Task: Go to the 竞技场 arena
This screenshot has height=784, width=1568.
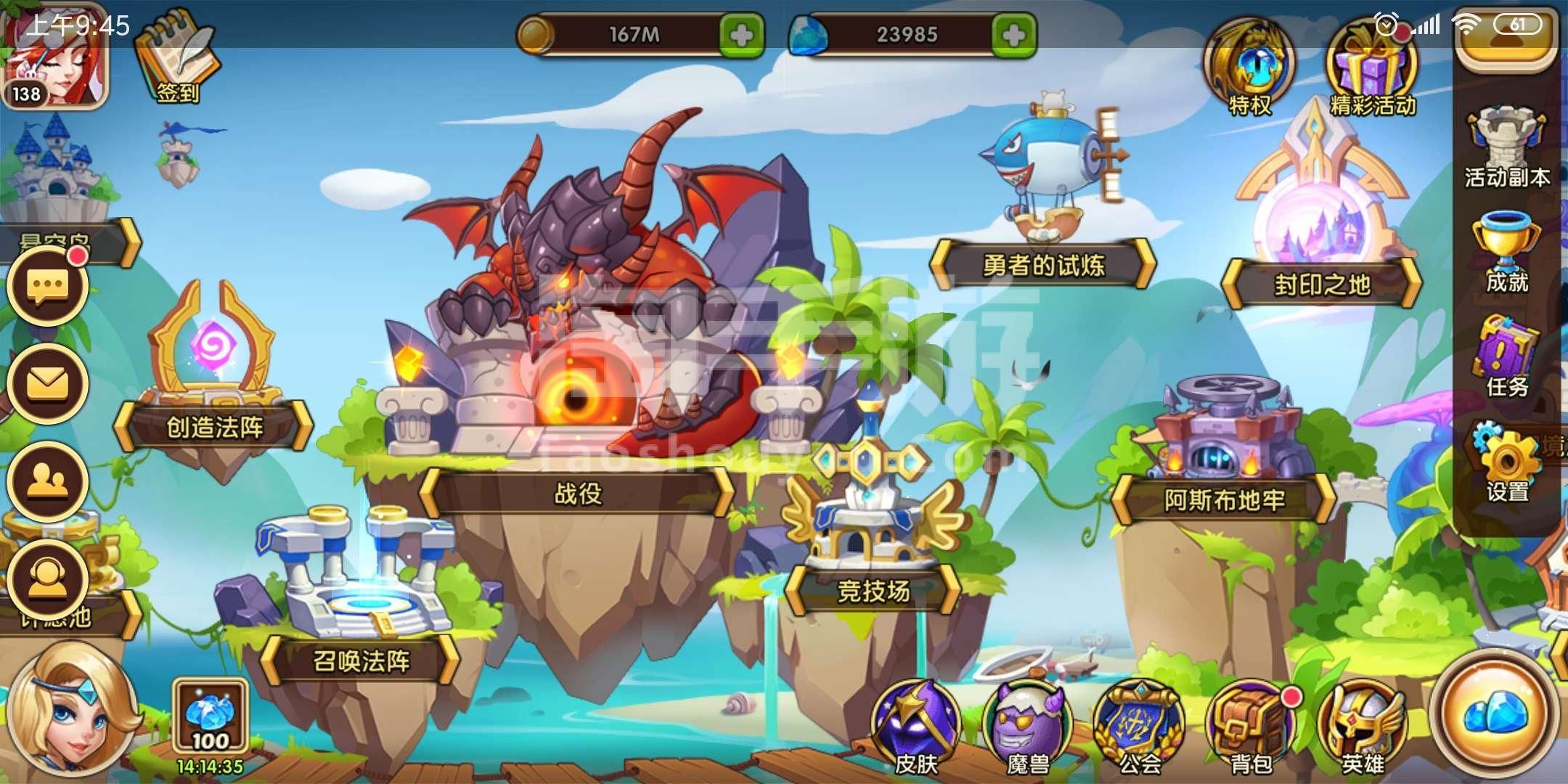Action: pyautogui.click(x=873, y=591)
